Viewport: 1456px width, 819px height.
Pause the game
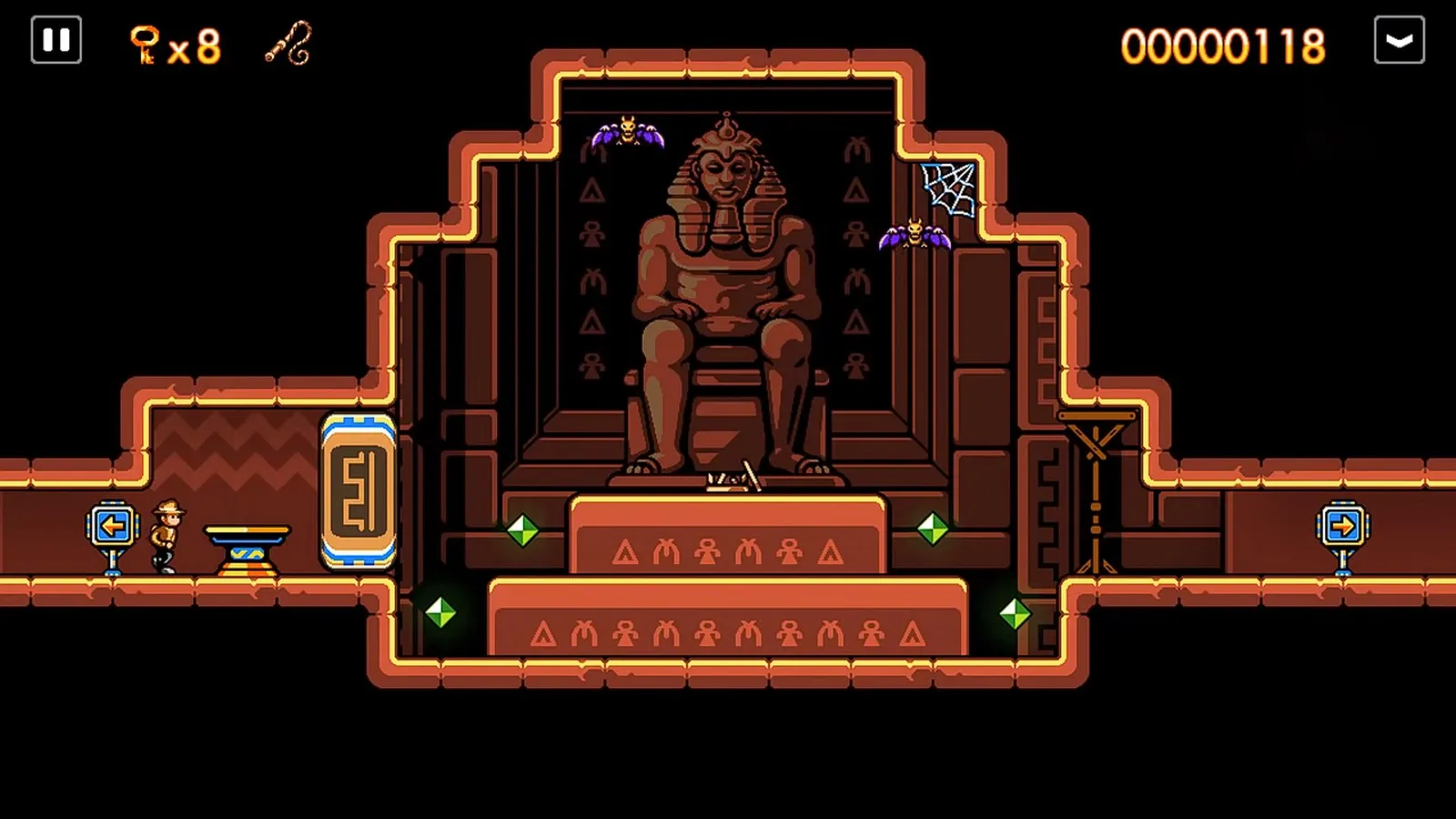click(x=56, y=40)
